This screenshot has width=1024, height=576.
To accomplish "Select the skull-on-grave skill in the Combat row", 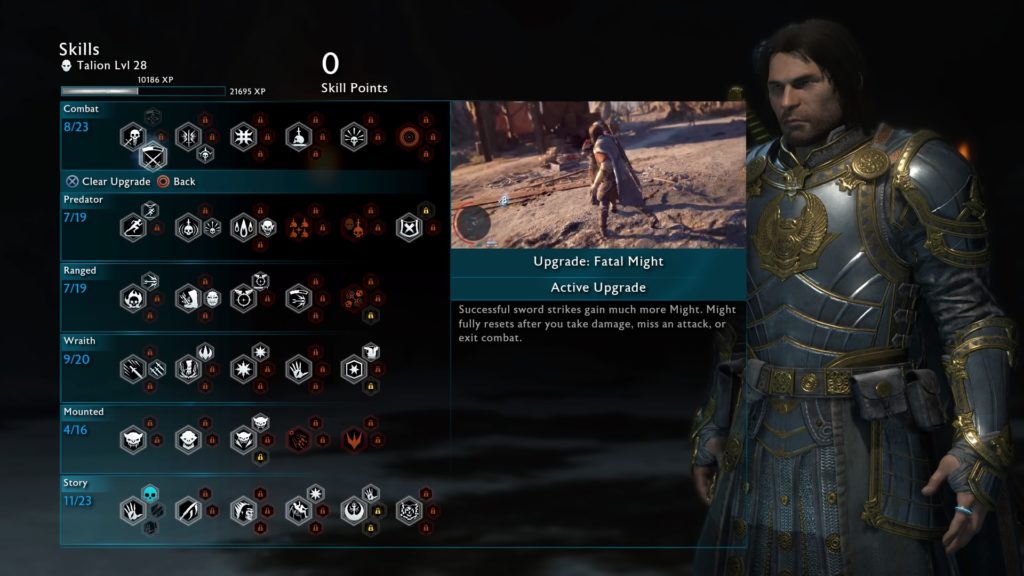I will pyautogui.click(x=299, y=136).
